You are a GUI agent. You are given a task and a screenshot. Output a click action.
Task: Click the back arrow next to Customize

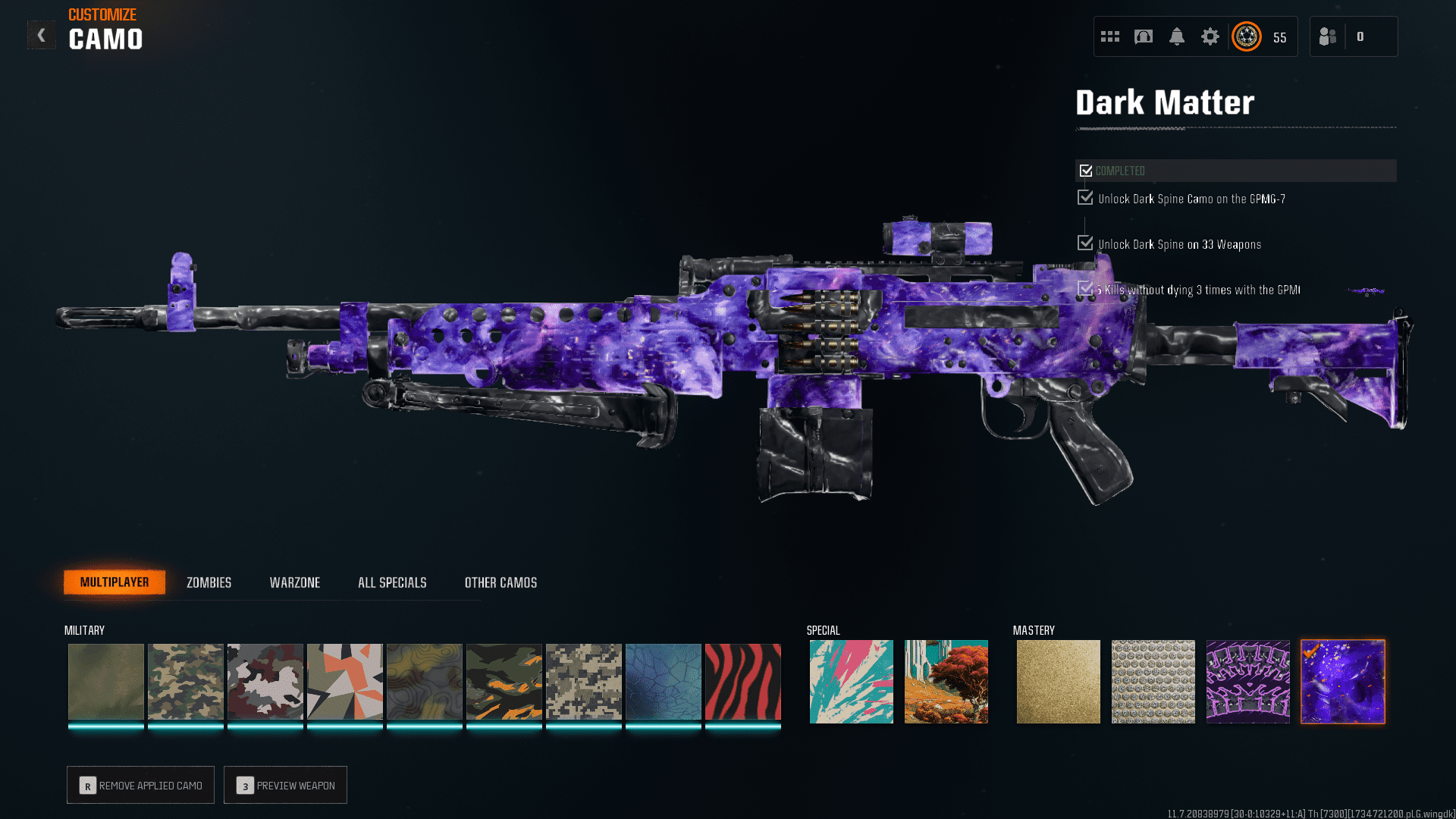42,34
